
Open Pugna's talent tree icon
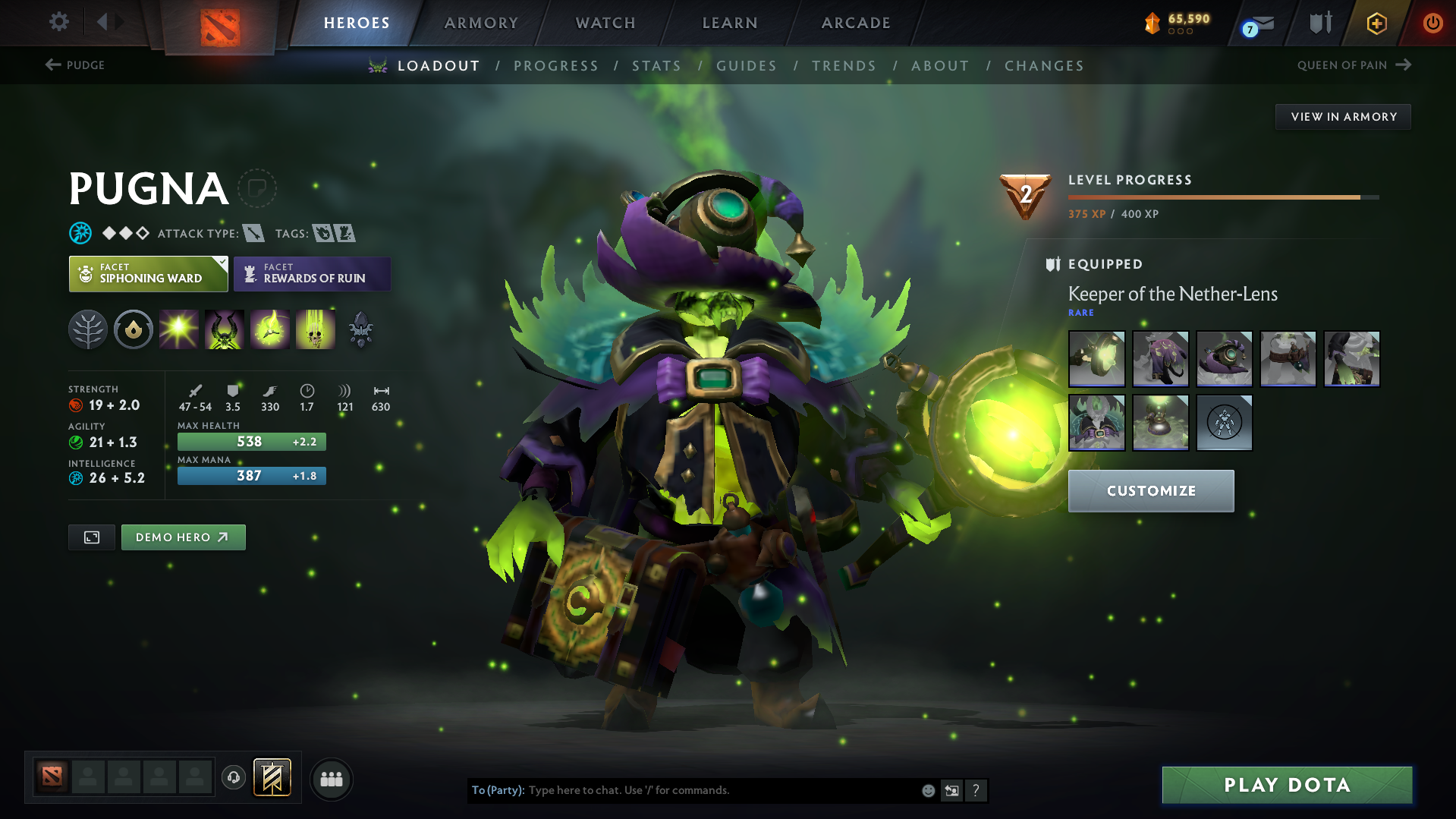87,329
